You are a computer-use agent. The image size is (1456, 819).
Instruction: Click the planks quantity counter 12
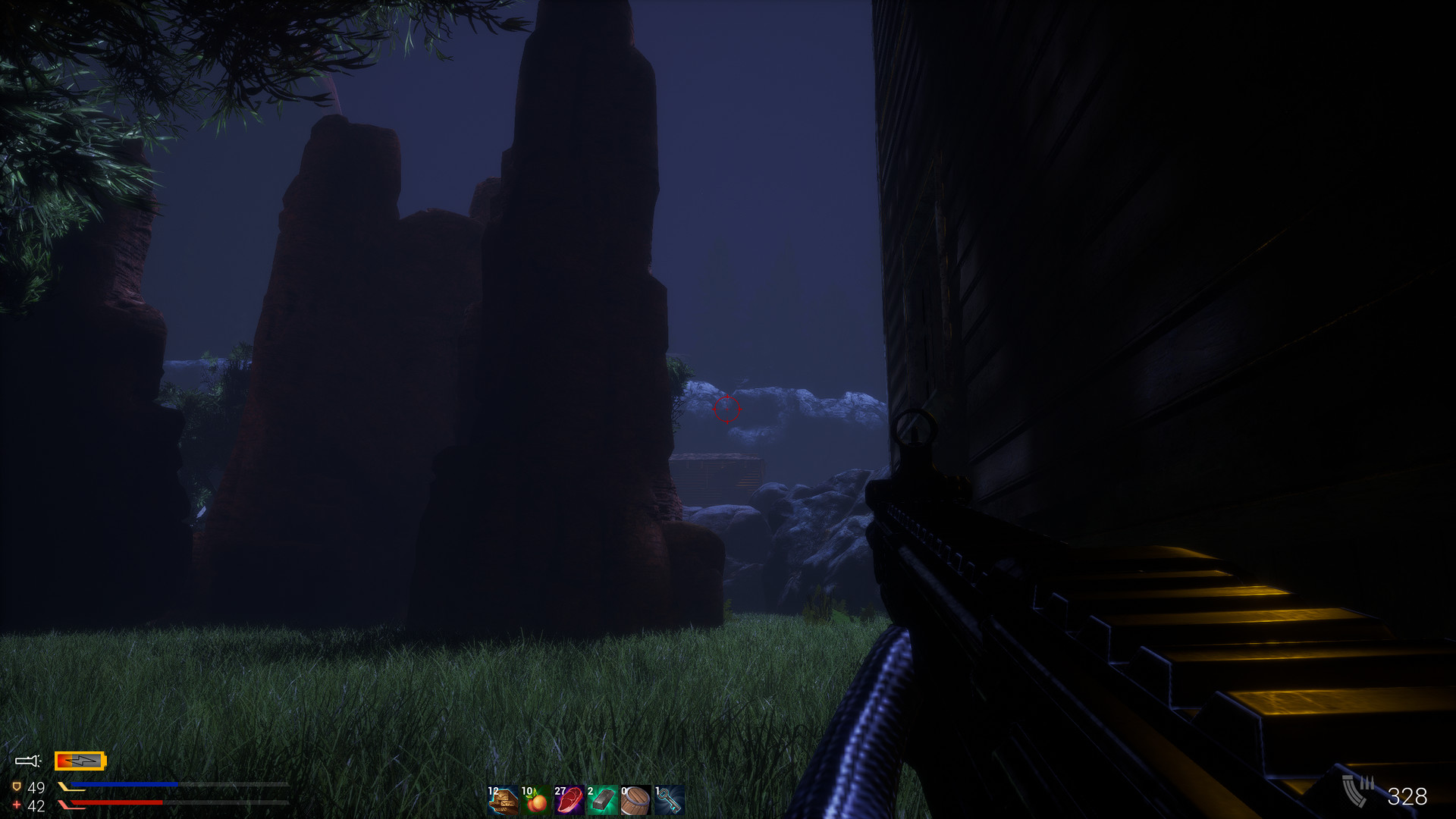coord(492,792)
